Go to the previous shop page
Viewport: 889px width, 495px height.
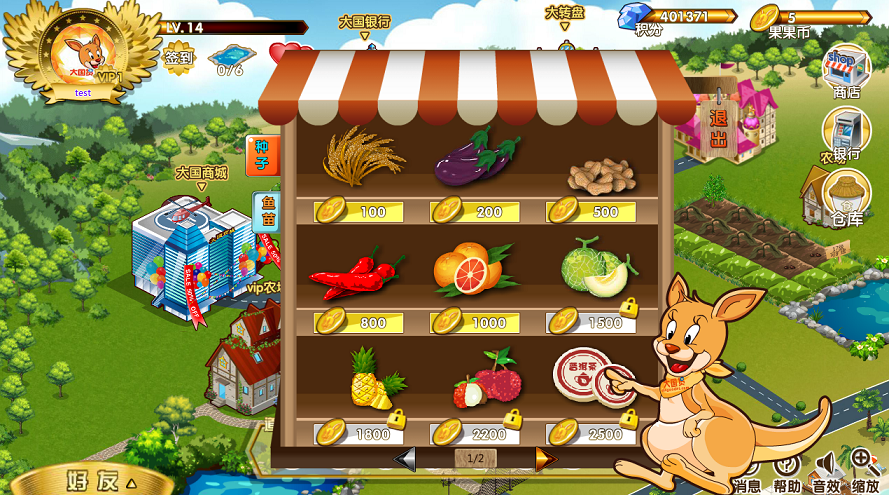point(405,458)
